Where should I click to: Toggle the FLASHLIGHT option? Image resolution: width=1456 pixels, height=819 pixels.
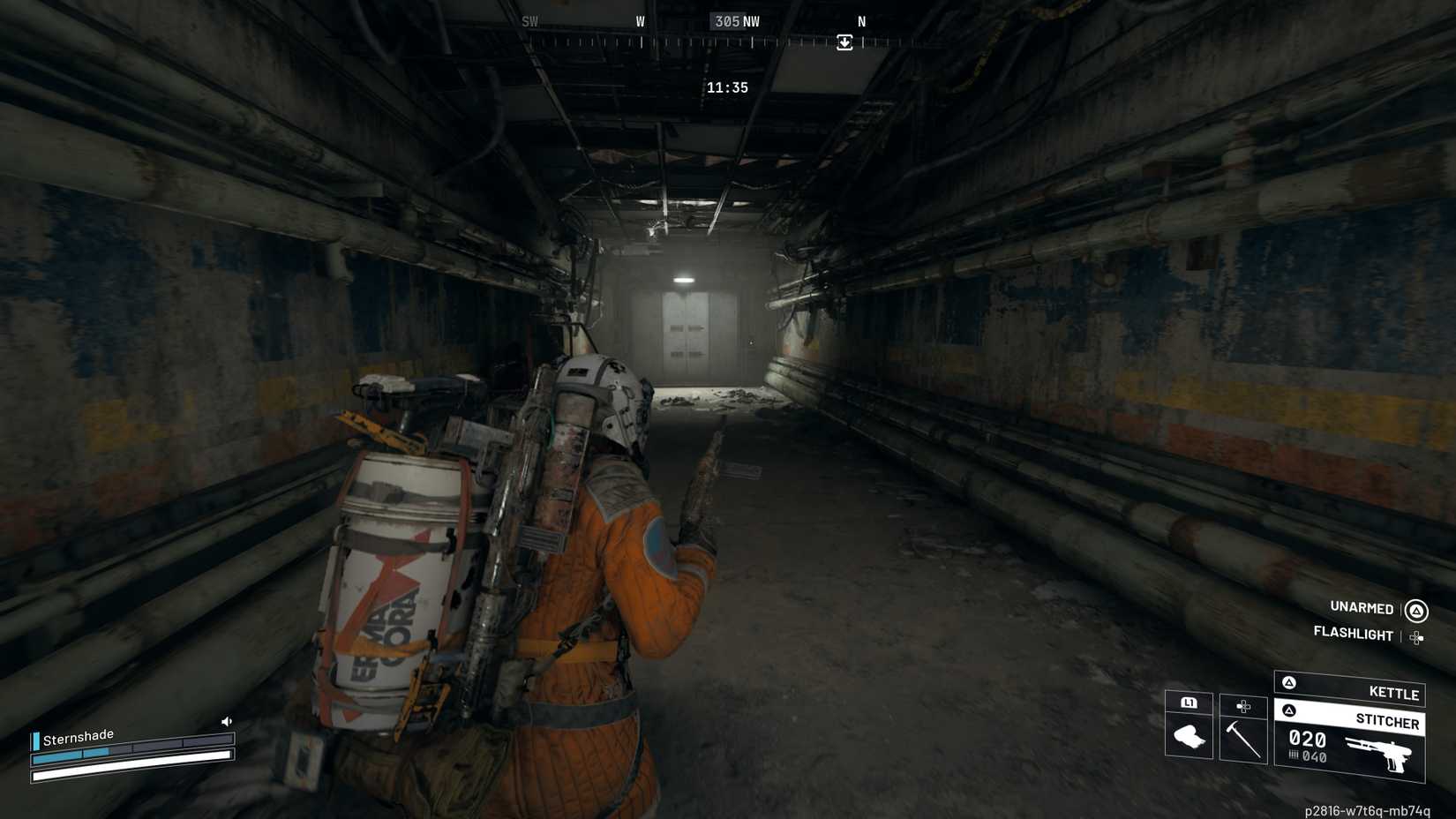[x=1355, y=635]
